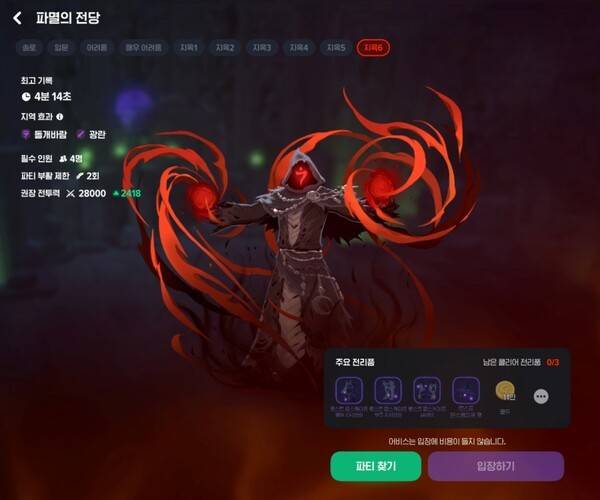Select the highlighted 지옥6 tab
The image size is (600, 500).
(x=373, y=48)
